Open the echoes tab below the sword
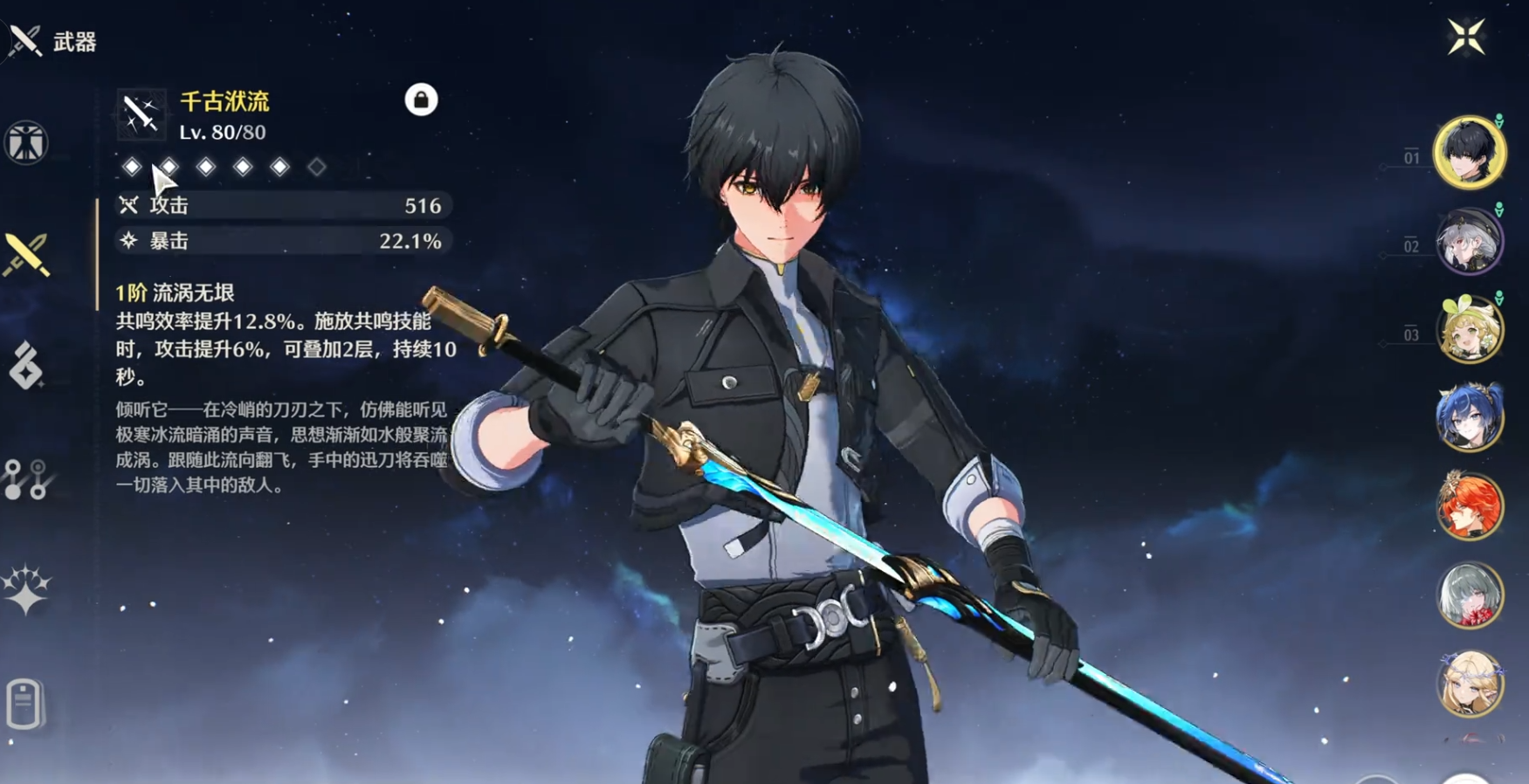This screenshot has width=1529, height=784. point(26,365)
